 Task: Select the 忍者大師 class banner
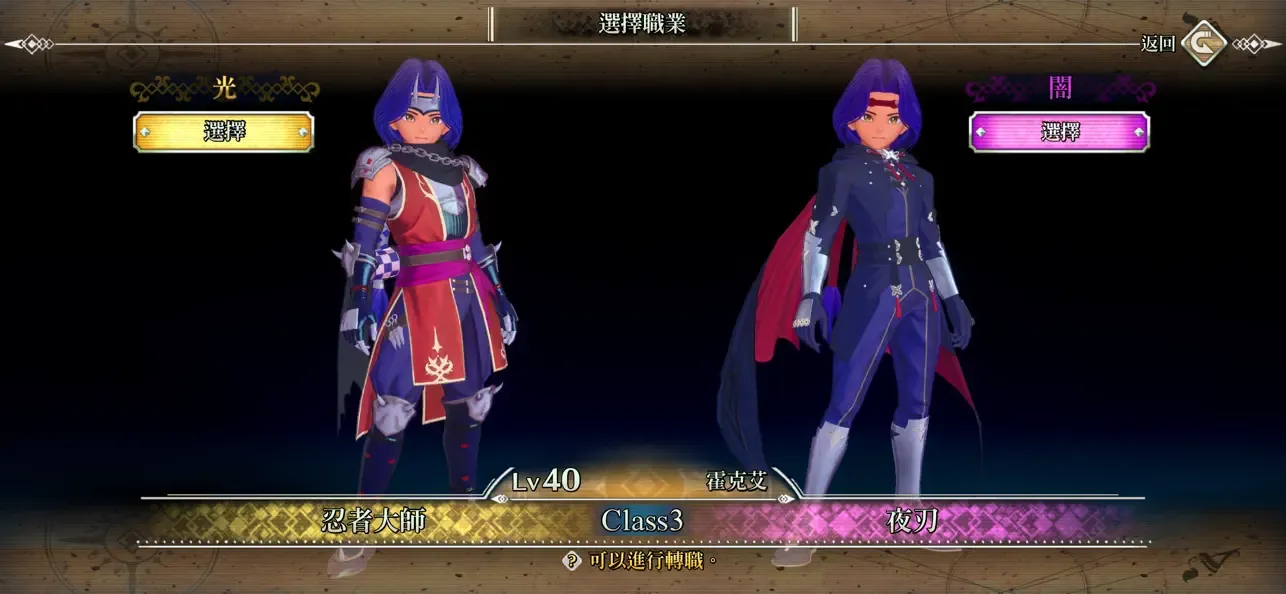(373, 520)
